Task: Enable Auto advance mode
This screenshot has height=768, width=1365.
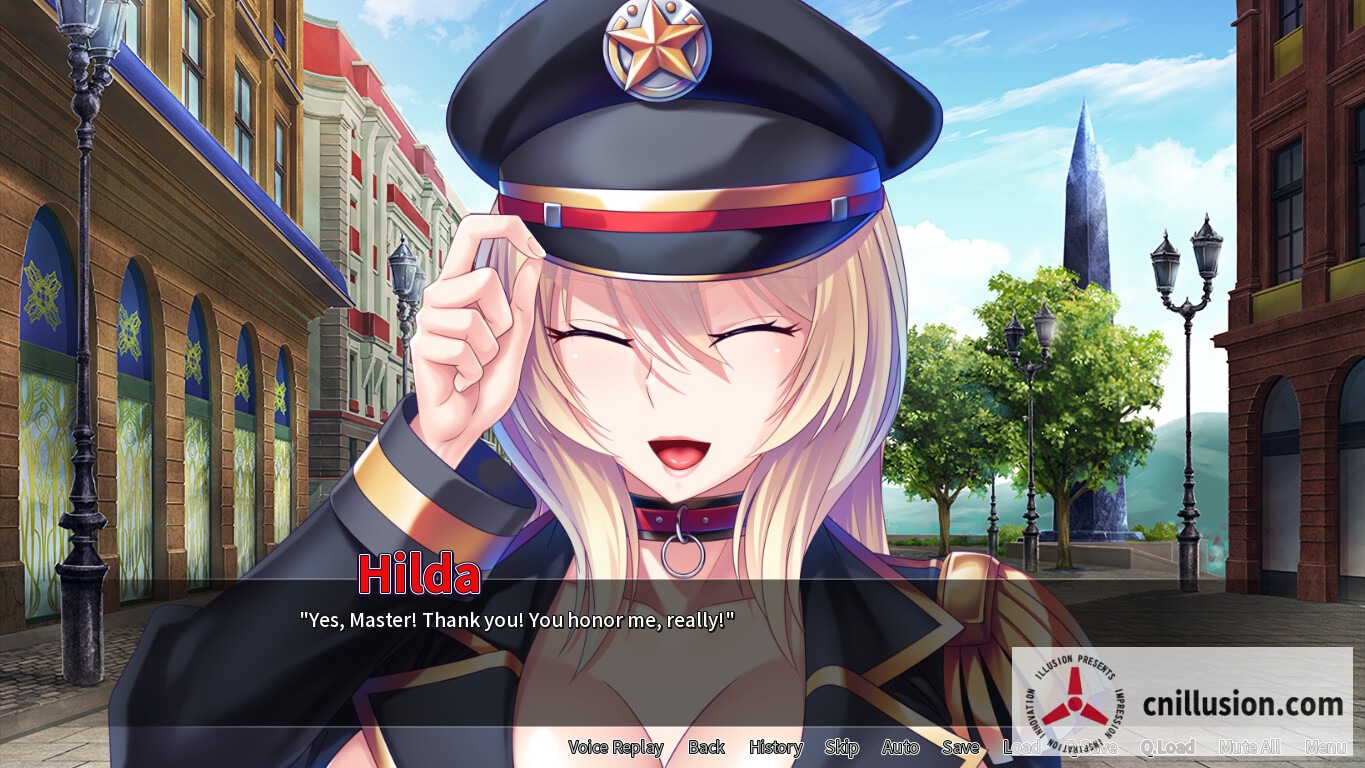Action: point(900,747)
